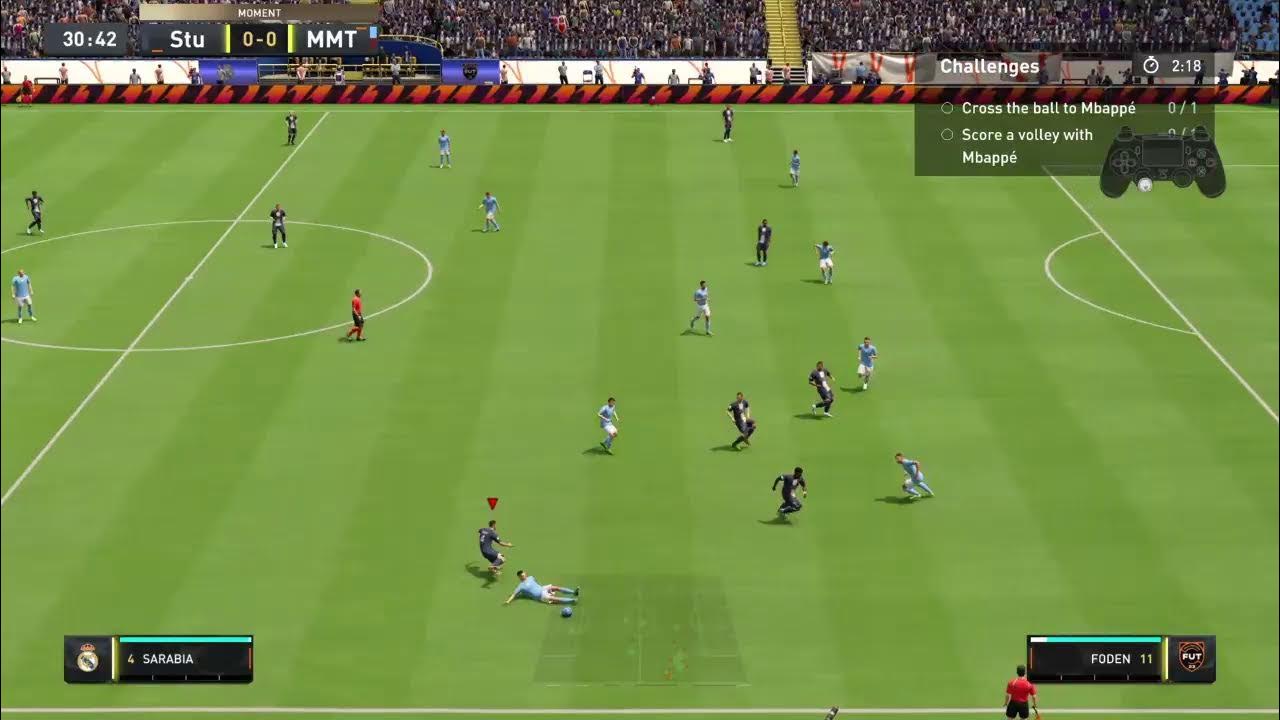Click the red player indicator arrow above Sarabia
The height and width of the screenshot is (720, 1280).
(x=491, y=503)
